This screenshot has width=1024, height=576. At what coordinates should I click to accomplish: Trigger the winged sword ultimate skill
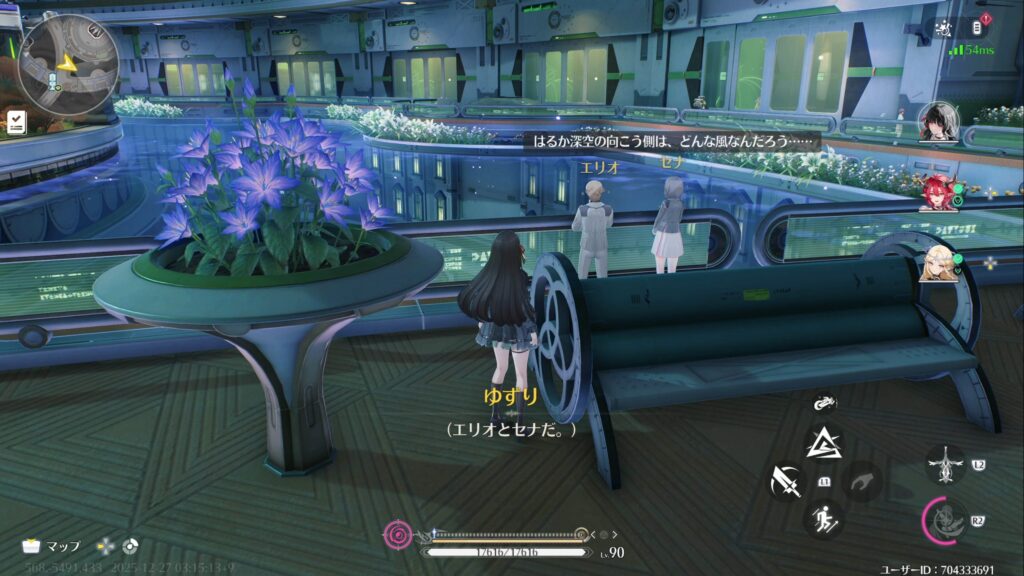(944, 464)
